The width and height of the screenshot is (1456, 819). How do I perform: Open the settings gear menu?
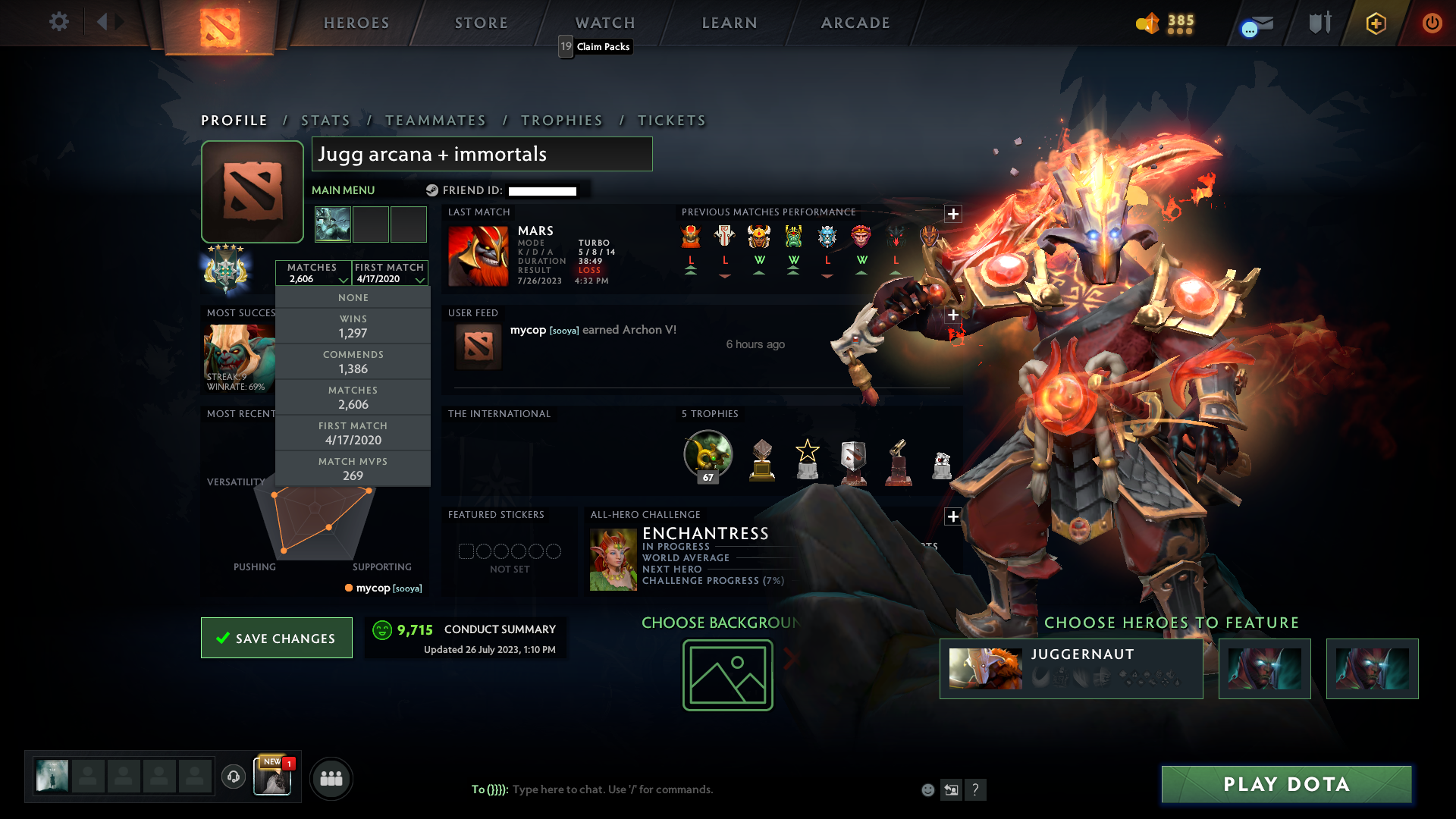[x=59, y=22]
